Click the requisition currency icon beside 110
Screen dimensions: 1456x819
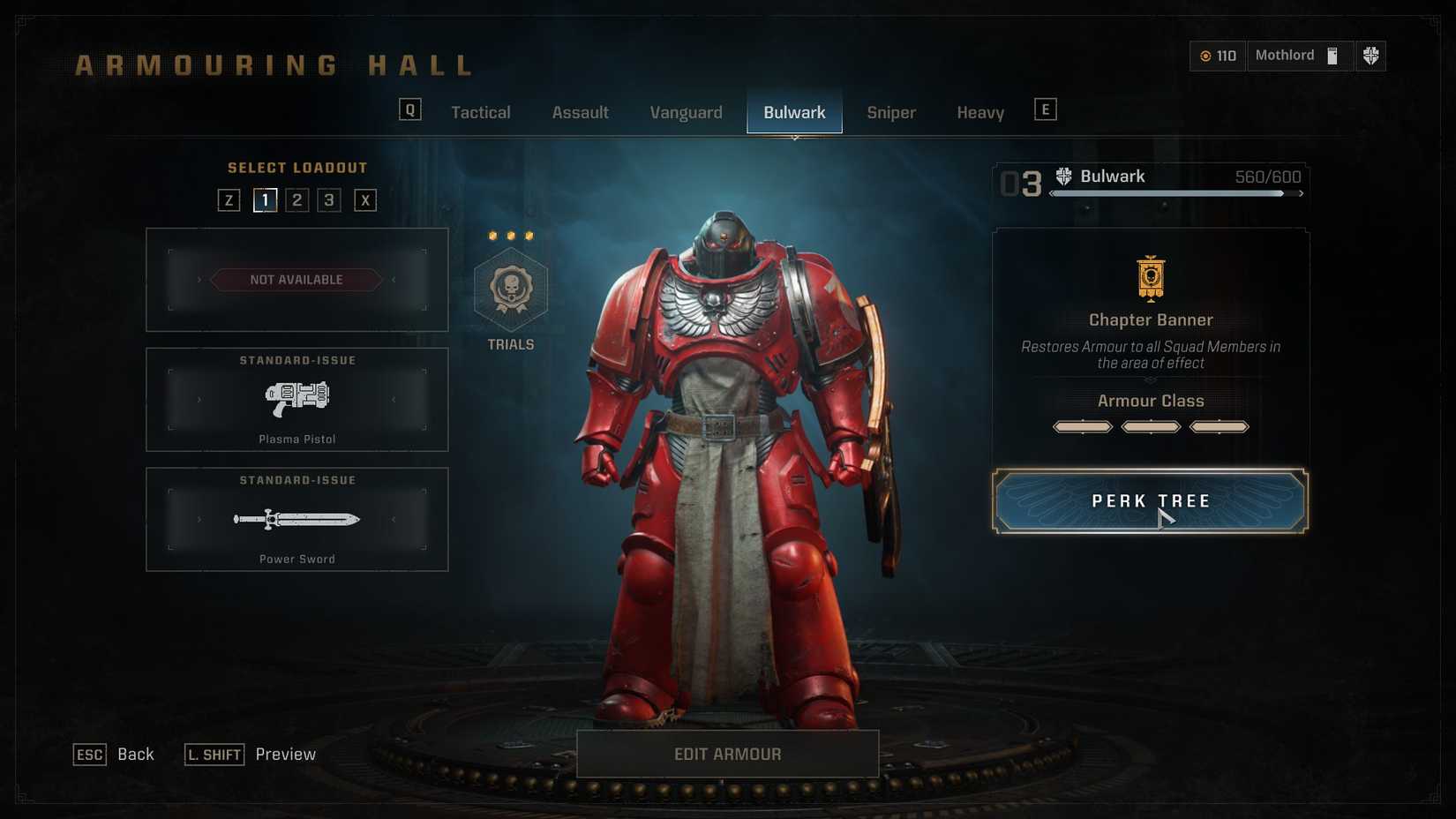point(1205,56)
